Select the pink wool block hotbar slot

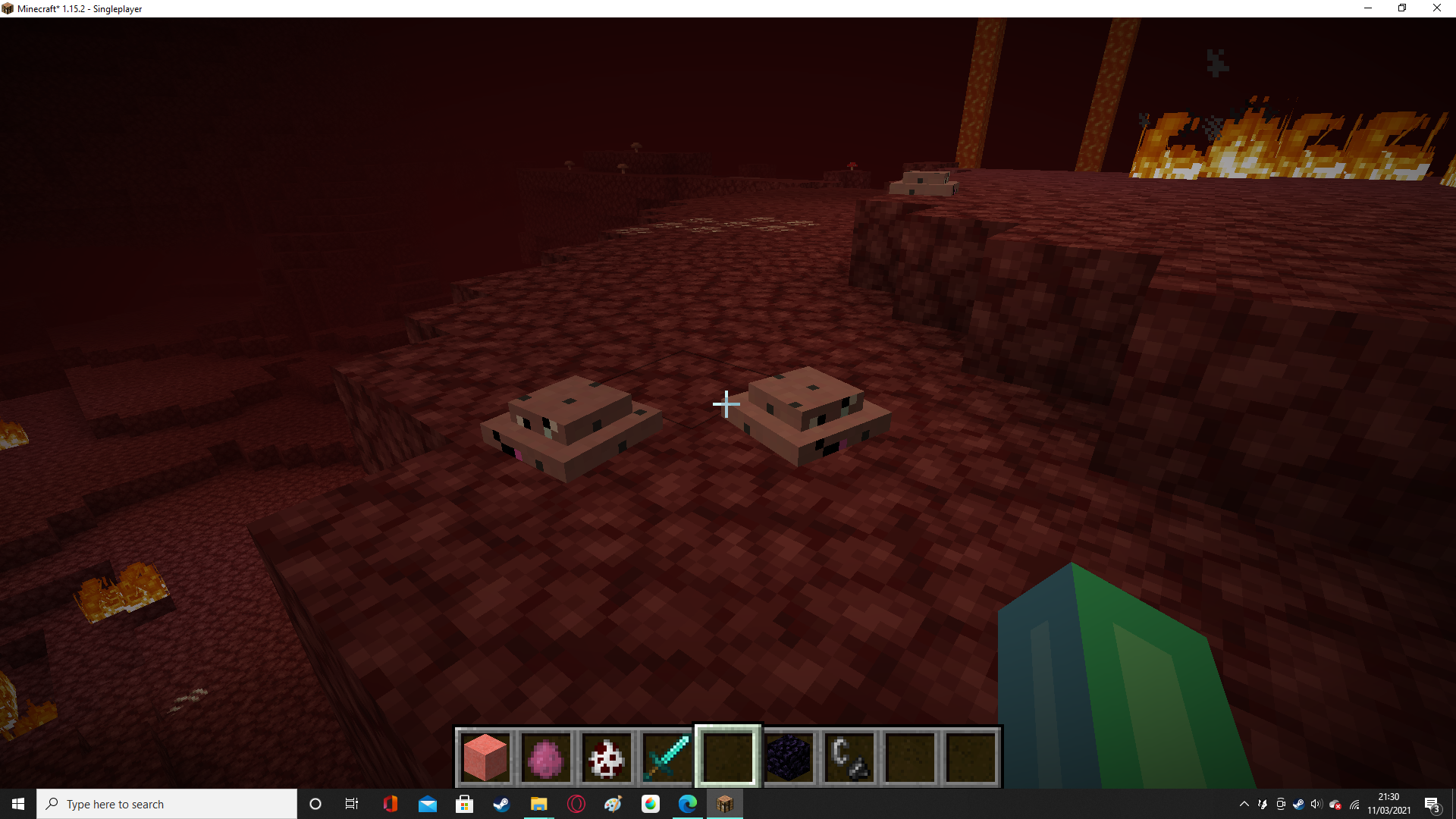pyautogui.click(x=485, y=756)
